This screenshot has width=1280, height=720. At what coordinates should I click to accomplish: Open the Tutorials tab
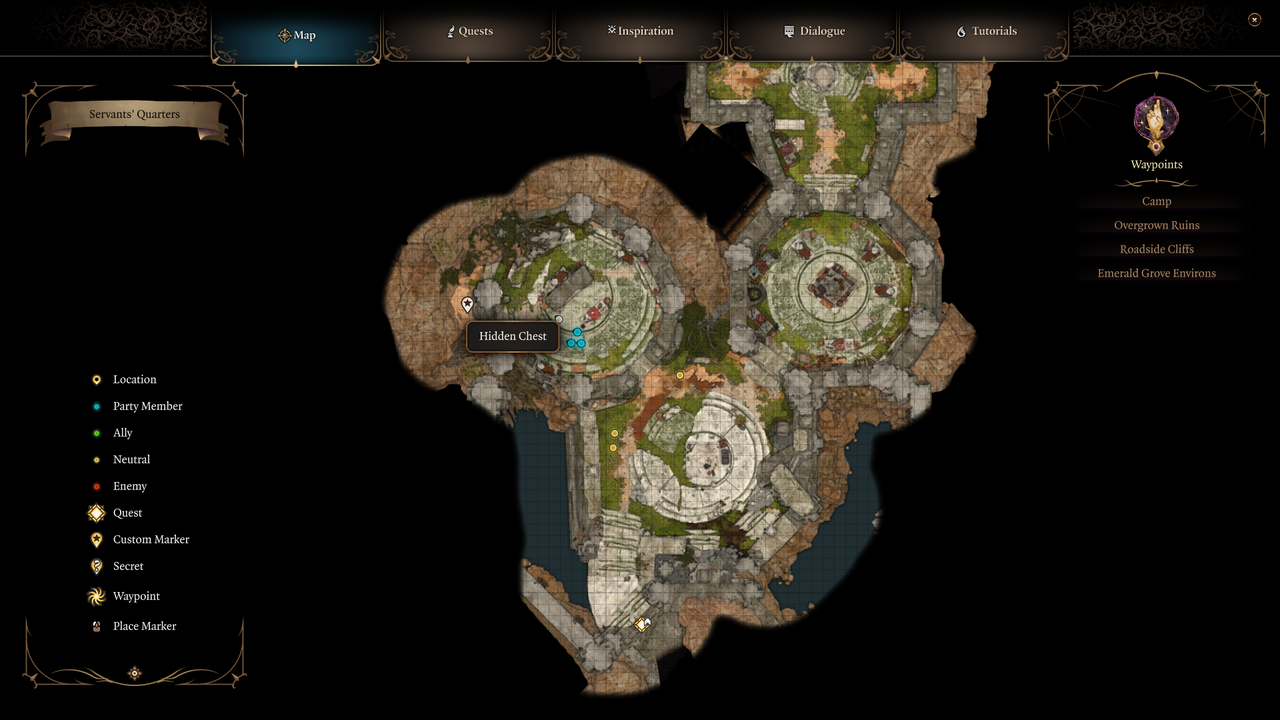tap(986, 31)
